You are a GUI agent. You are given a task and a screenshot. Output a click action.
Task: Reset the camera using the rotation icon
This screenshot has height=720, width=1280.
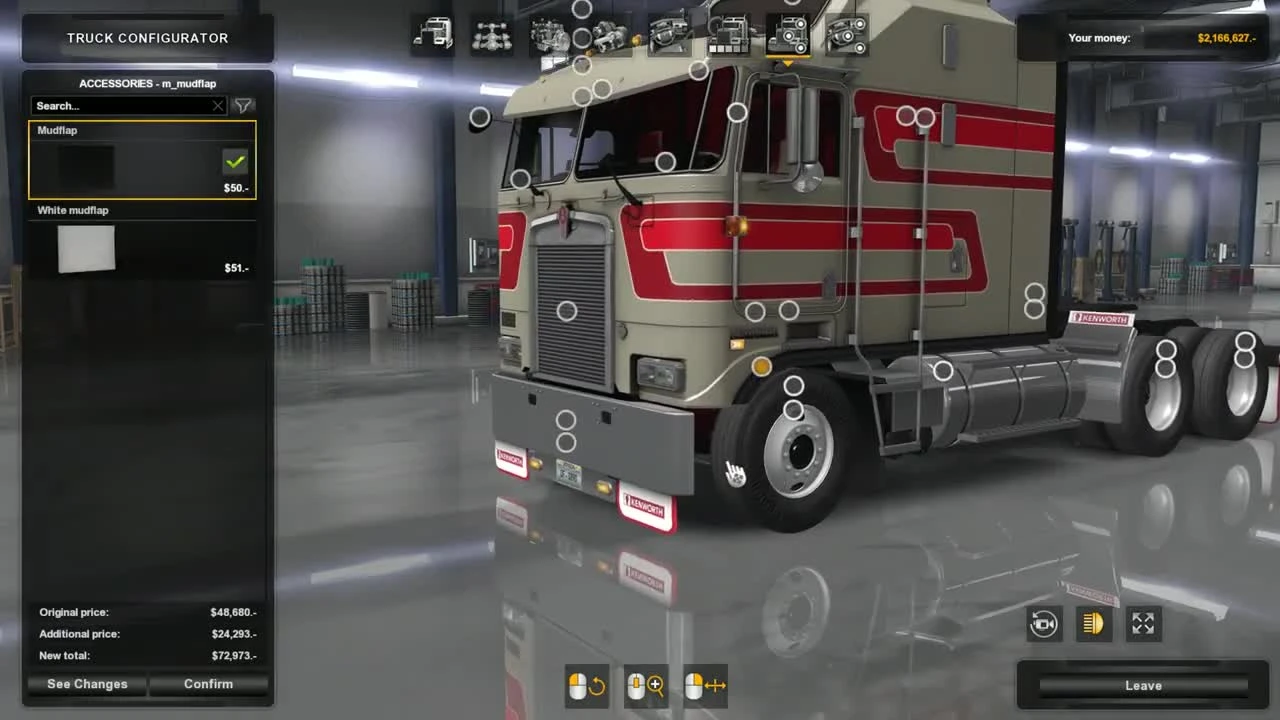tap(1044, 624)
